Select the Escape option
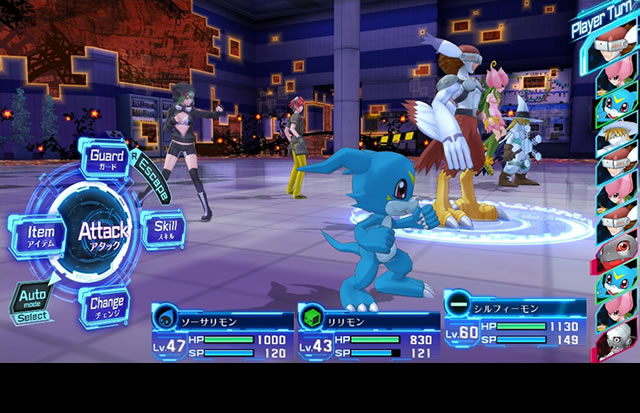640x413 pixels. (x=154, y=177)
